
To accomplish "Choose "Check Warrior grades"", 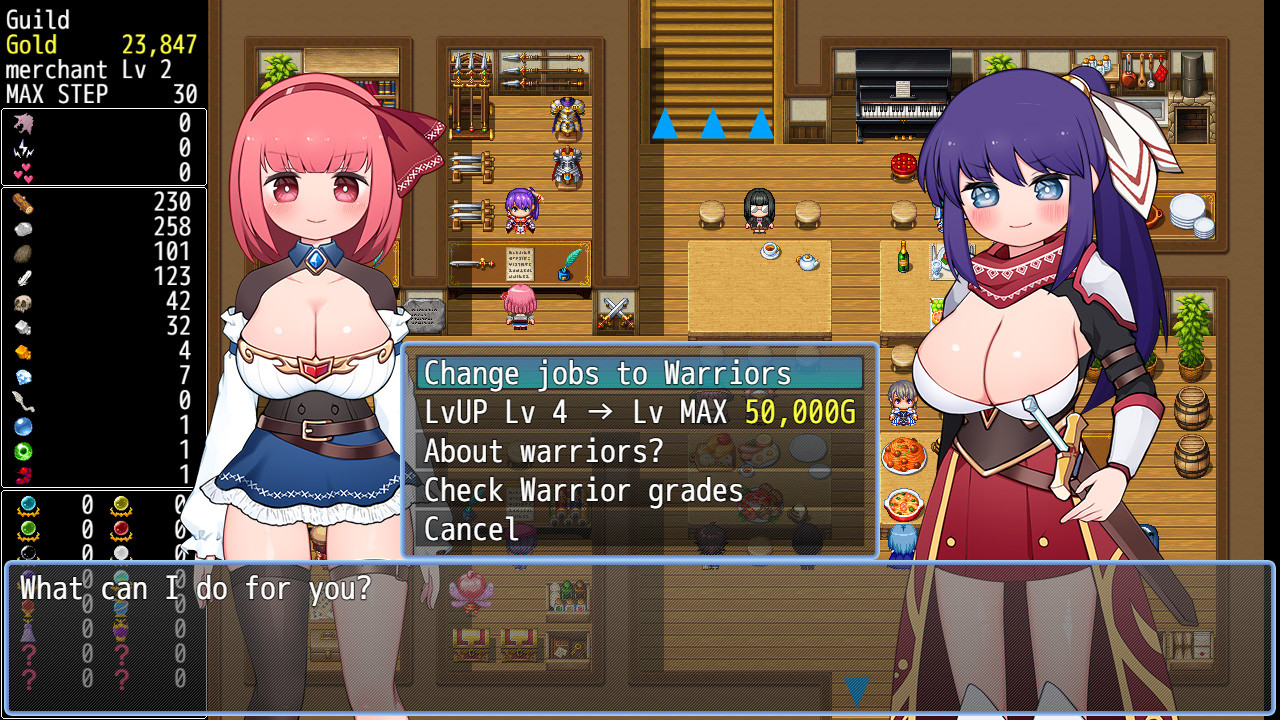I will 583,490.
